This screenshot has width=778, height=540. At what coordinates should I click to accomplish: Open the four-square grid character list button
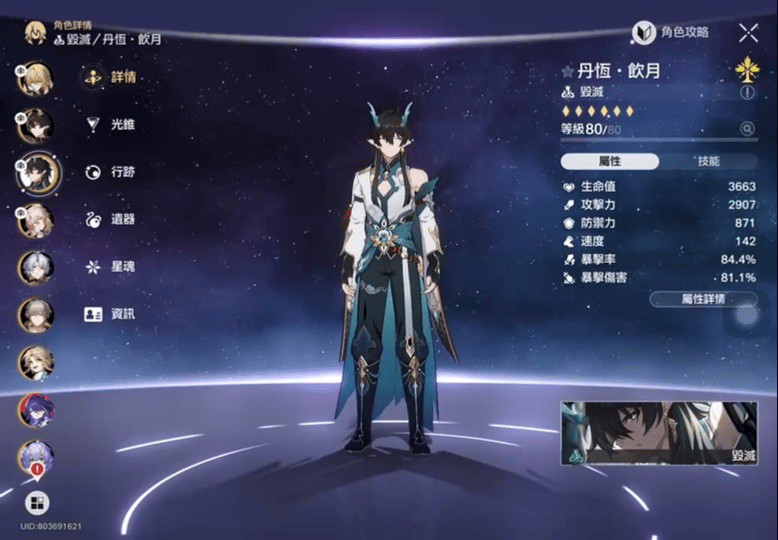(x=35, y=502)
